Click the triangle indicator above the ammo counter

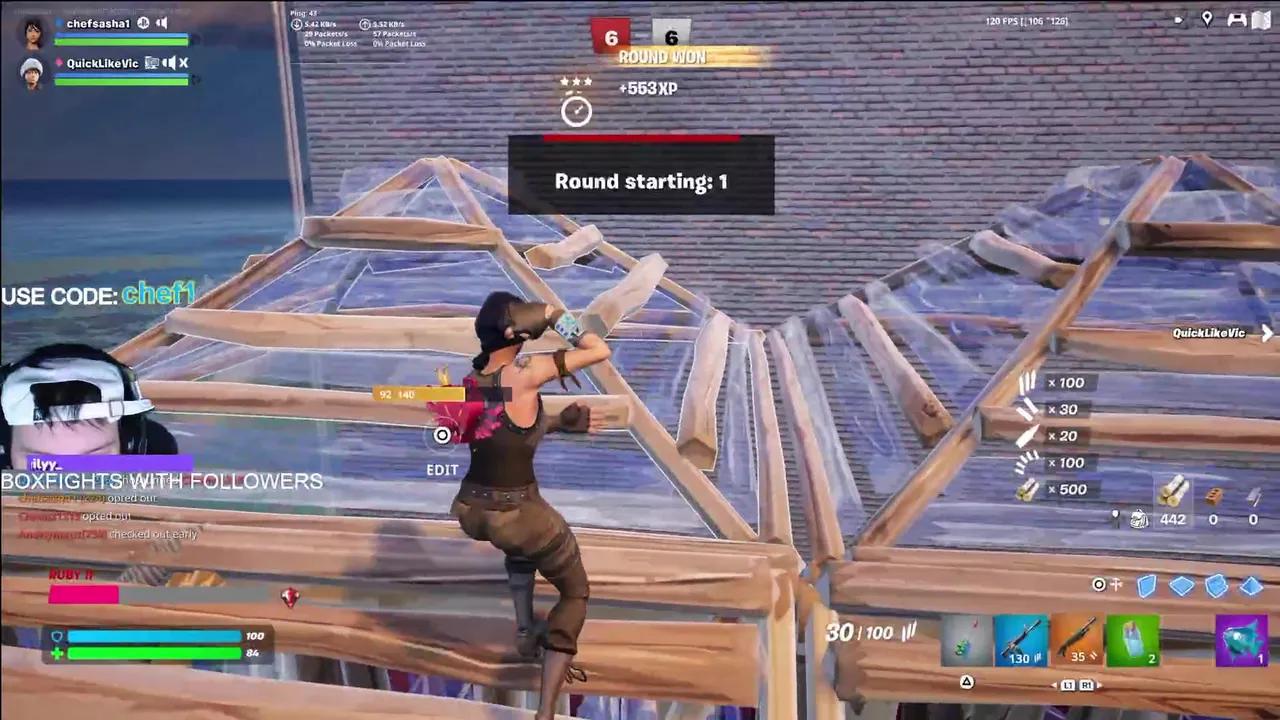tap(966, 683)
